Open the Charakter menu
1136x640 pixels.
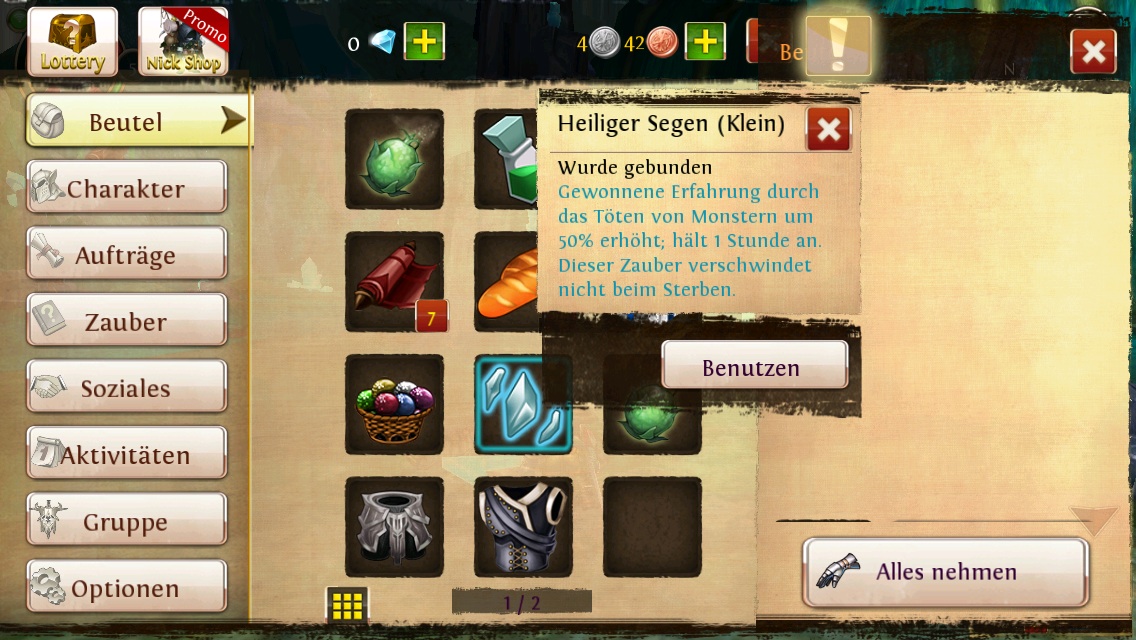point(126,189)
